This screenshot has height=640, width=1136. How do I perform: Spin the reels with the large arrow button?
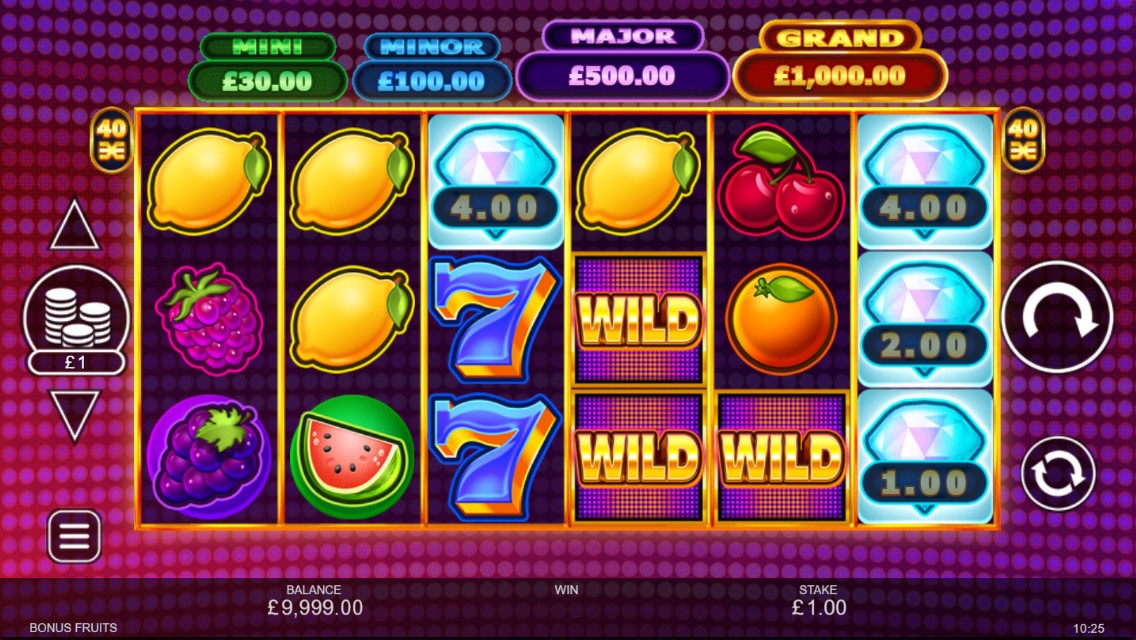click(1057, 317)
